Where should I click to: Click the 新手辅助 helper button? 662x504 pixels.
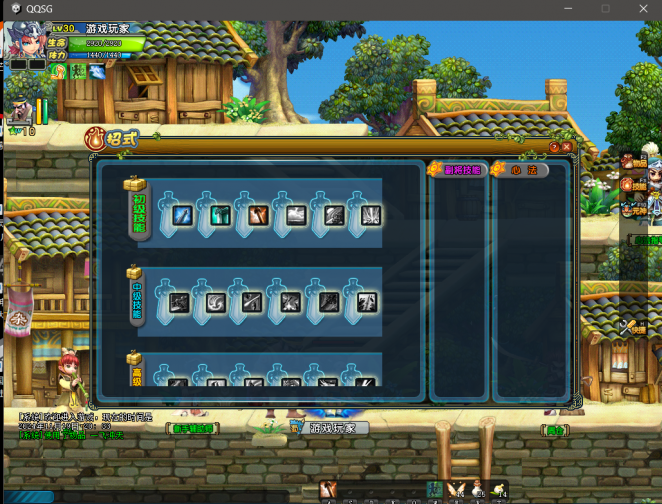tap(192, 428)
